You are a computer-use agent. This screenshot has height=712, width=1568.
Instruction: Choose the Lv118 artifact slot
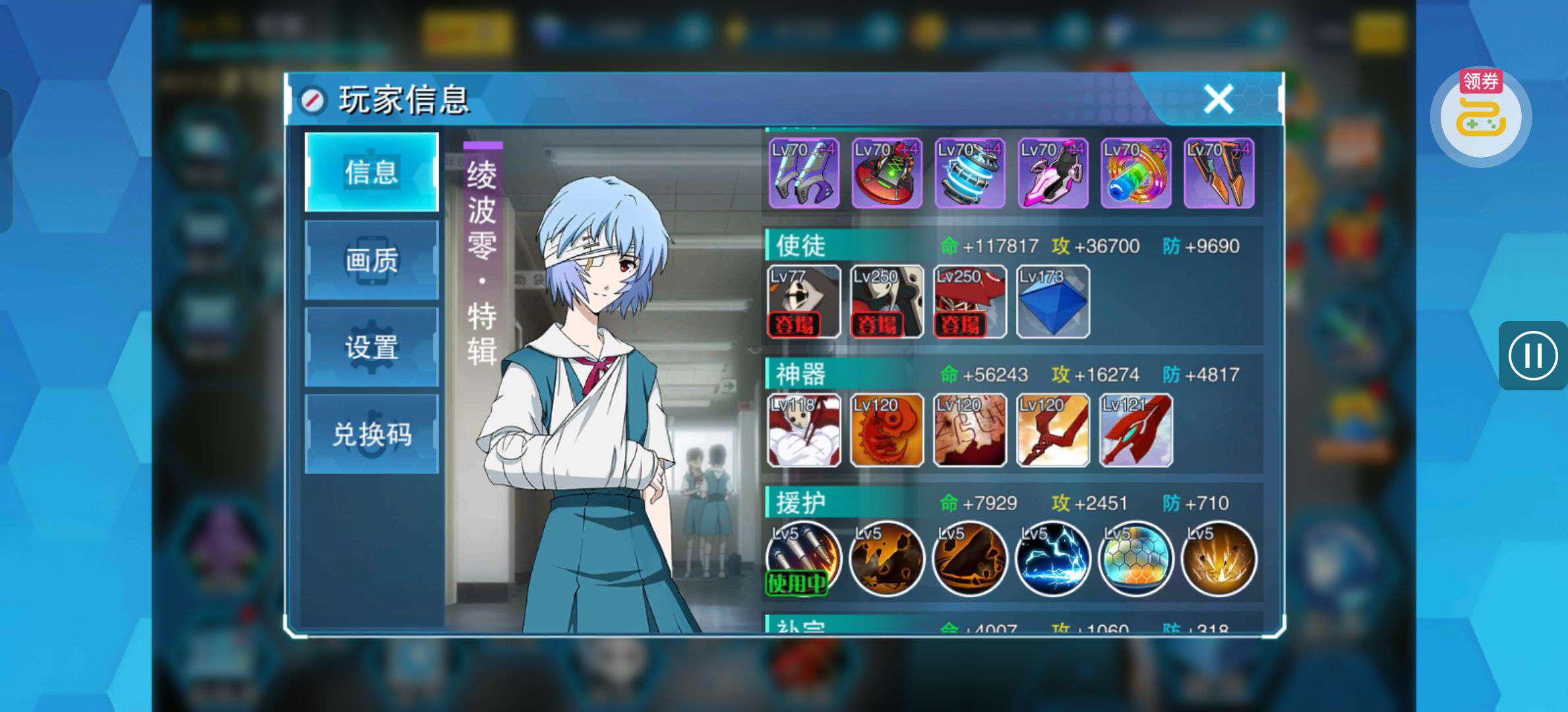tap(804, 430)
